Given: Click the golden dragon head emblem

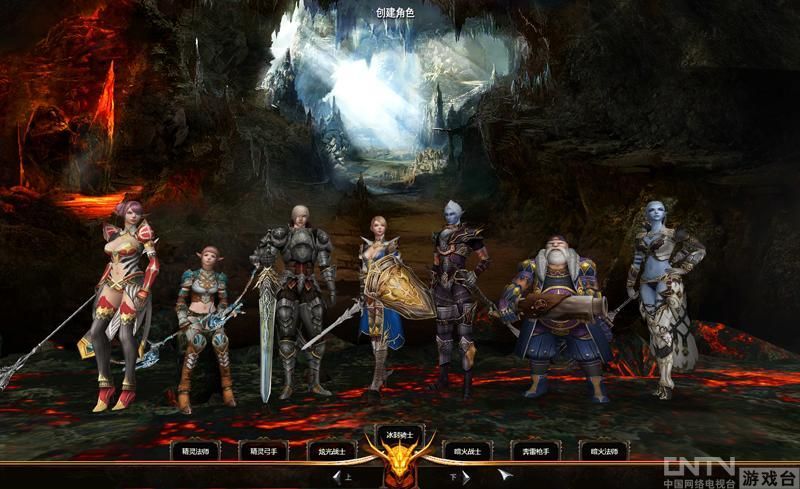Looking at the screenshot, I should coord(399,465).
